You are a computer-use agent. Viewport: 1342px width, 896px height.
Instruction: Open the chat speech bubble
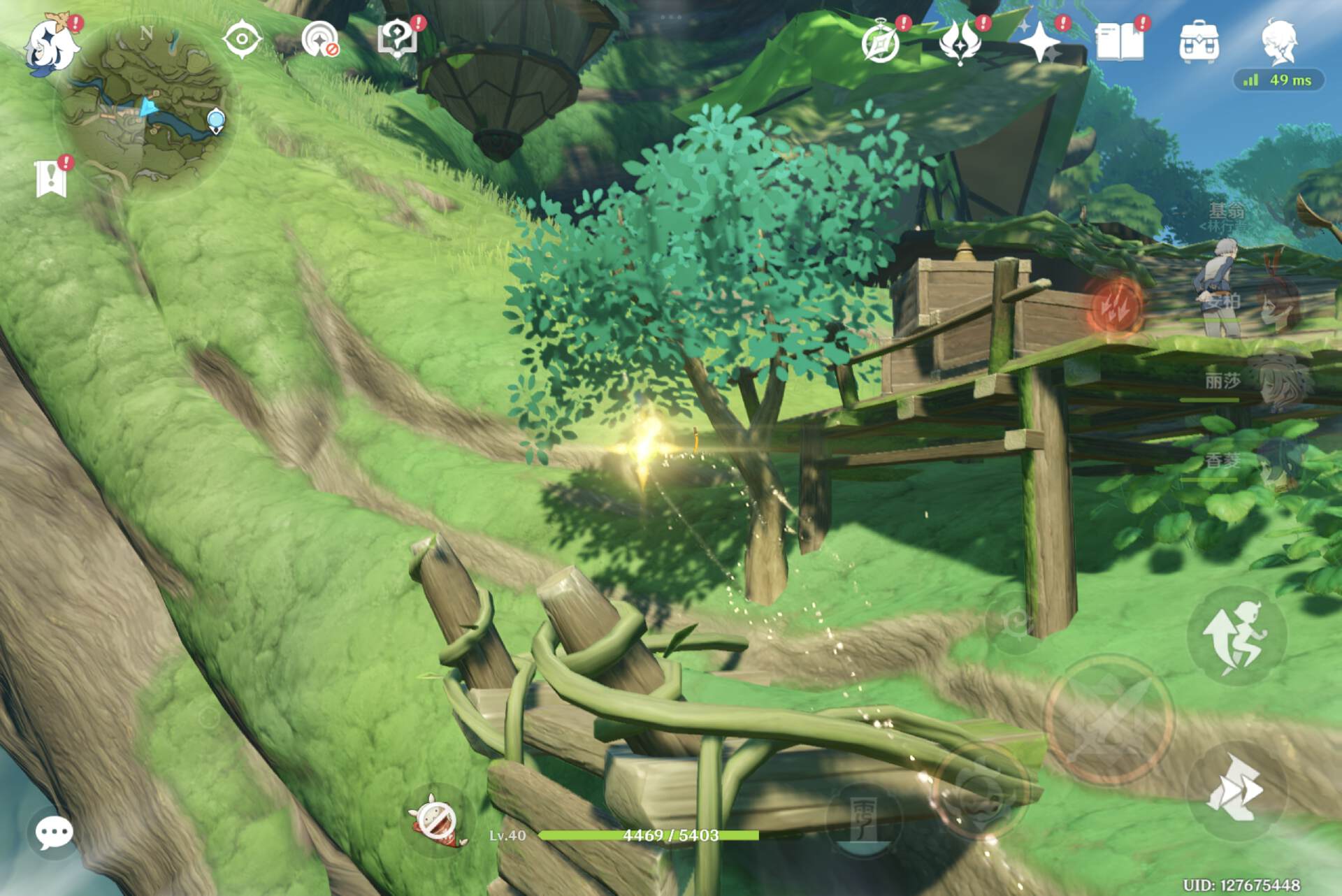[53, 832]
